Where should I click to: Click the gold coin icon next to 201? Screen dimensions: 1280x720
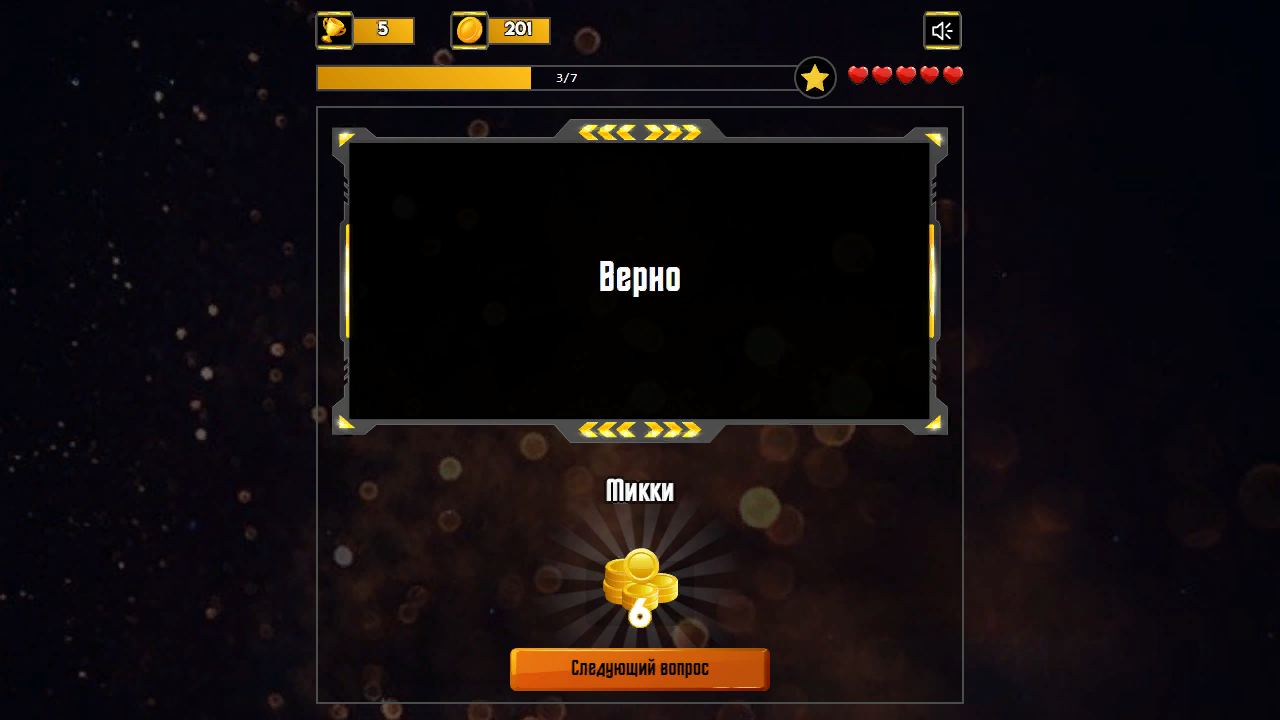tap(468, 30)
